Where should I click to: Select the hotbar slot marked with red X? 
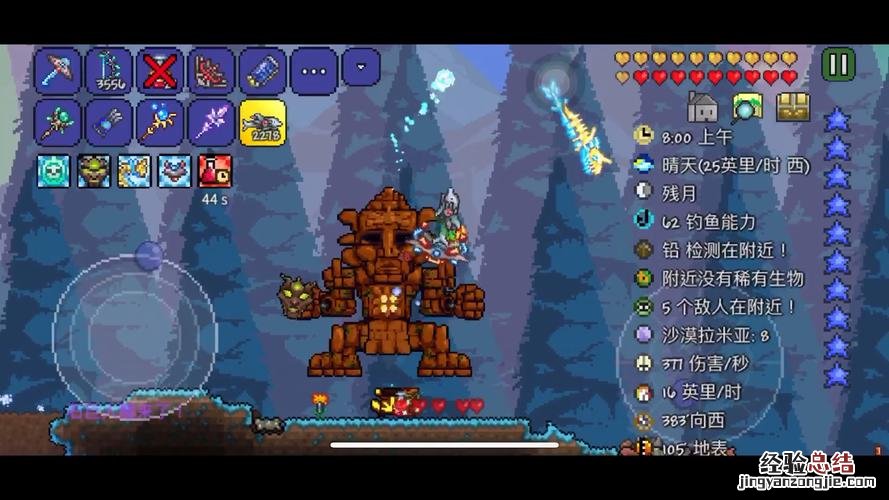click(160, 71)
